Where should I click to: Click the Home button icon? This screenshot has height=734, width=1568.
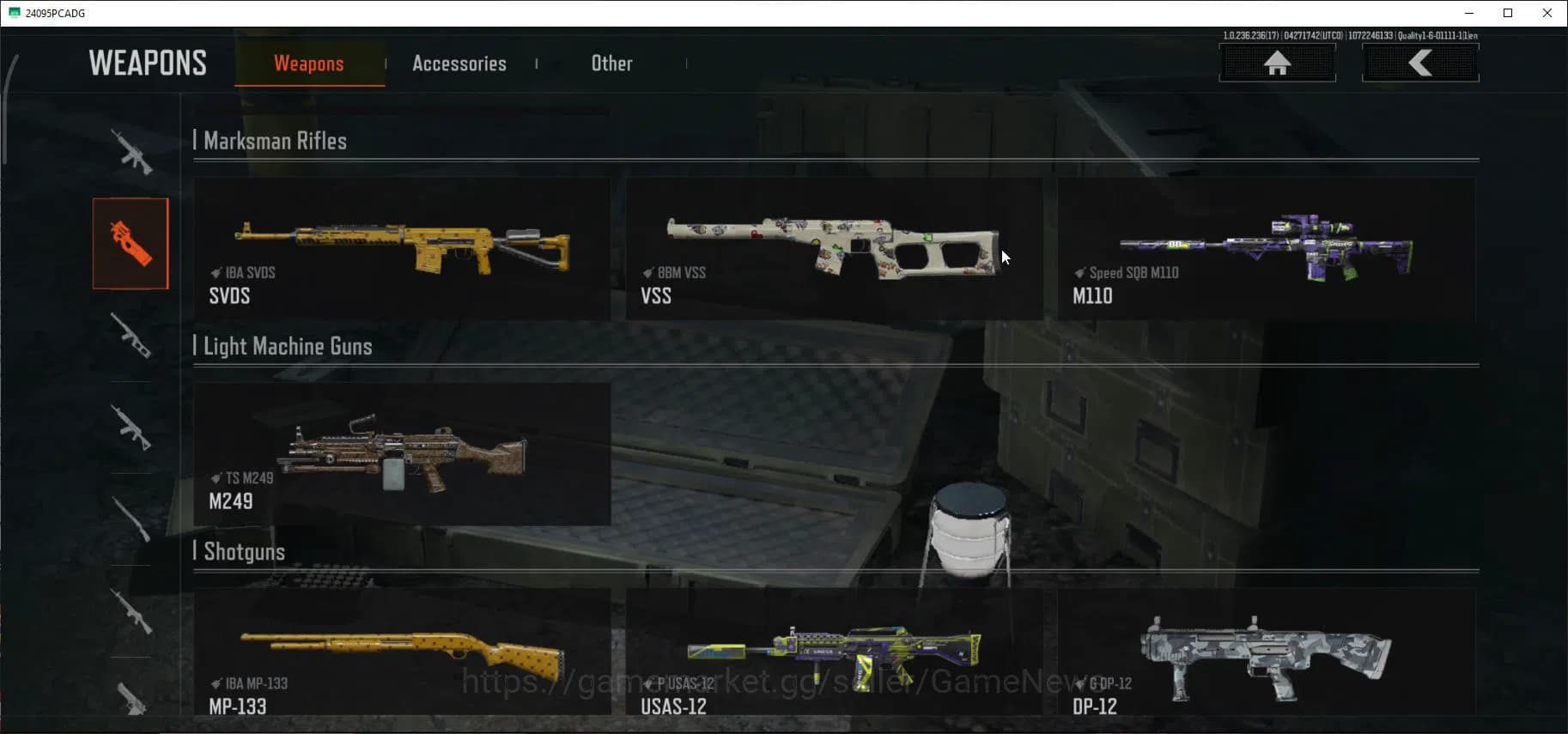pos(1279,63)
